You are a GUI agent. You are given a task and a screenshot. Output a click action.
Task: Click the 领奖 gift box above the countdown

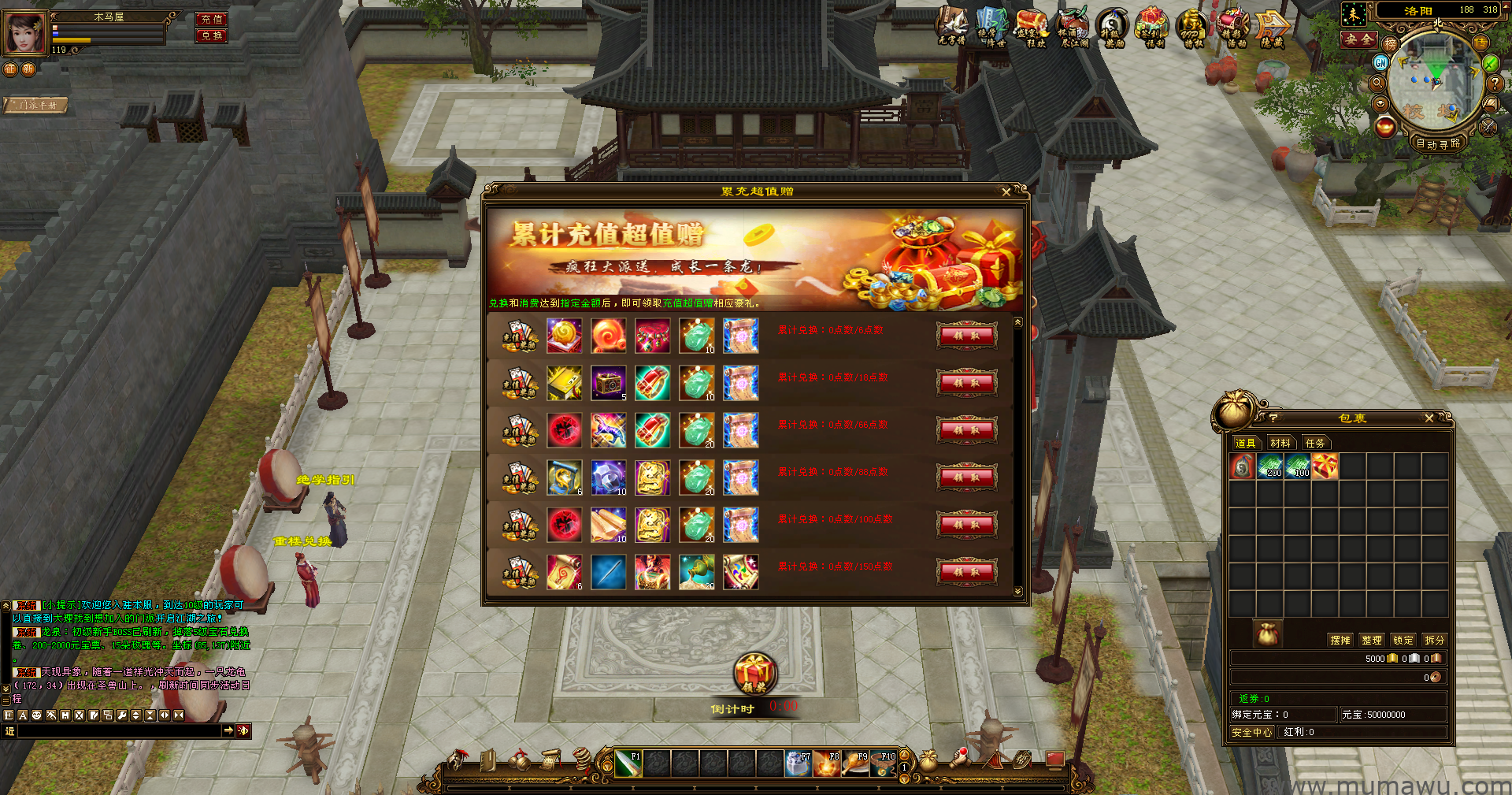point(754,674)
